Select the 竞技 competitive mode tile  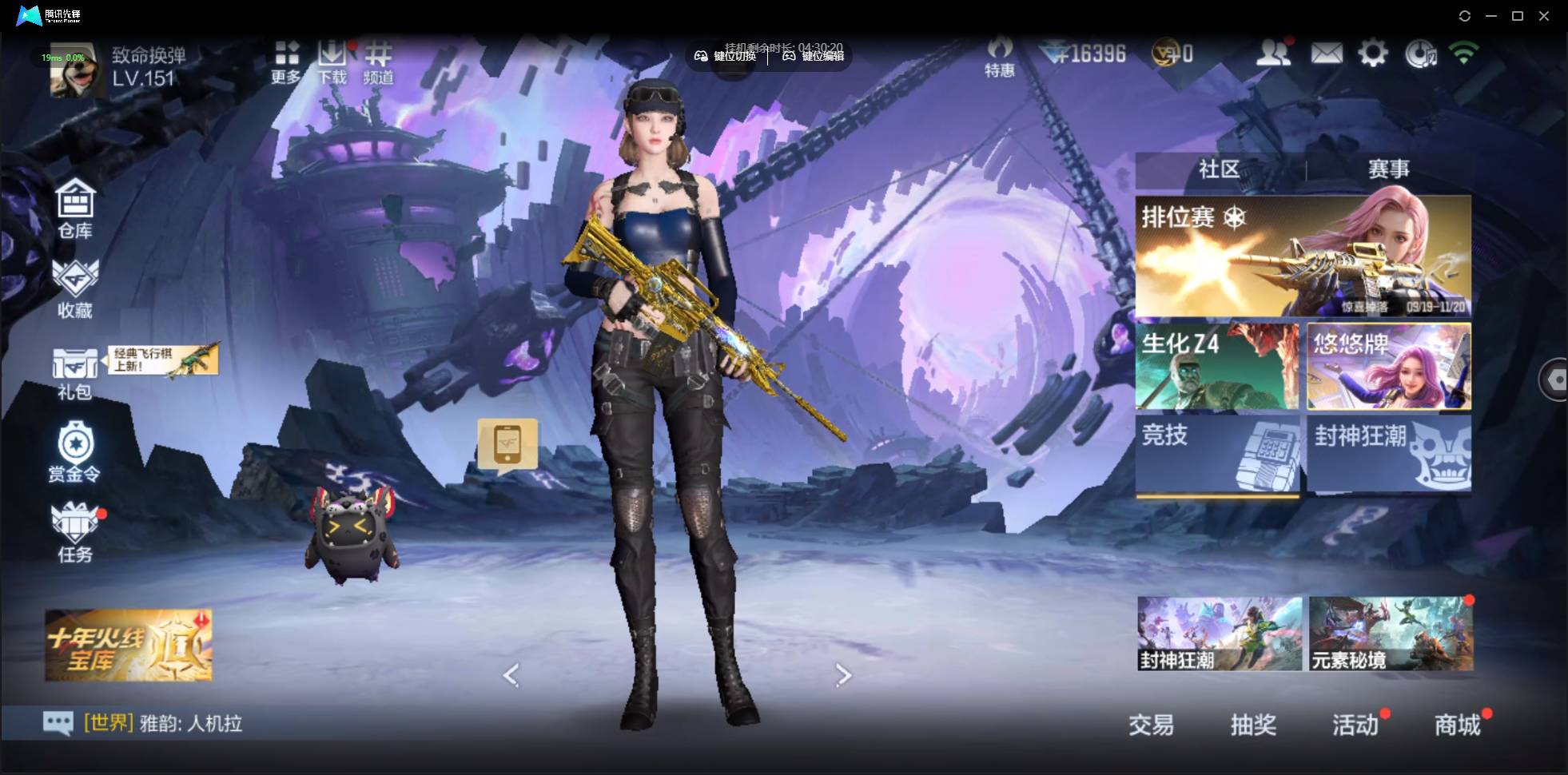click(x=1217, y=453)
